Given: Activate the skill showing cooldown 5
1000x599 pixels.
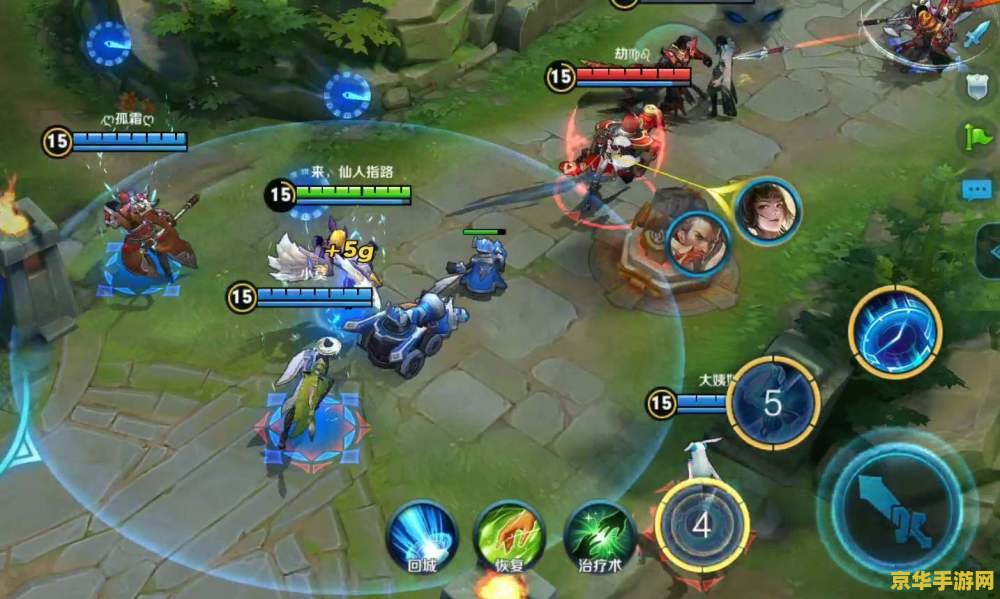Looking at the screenshot, I should (773, 402).
